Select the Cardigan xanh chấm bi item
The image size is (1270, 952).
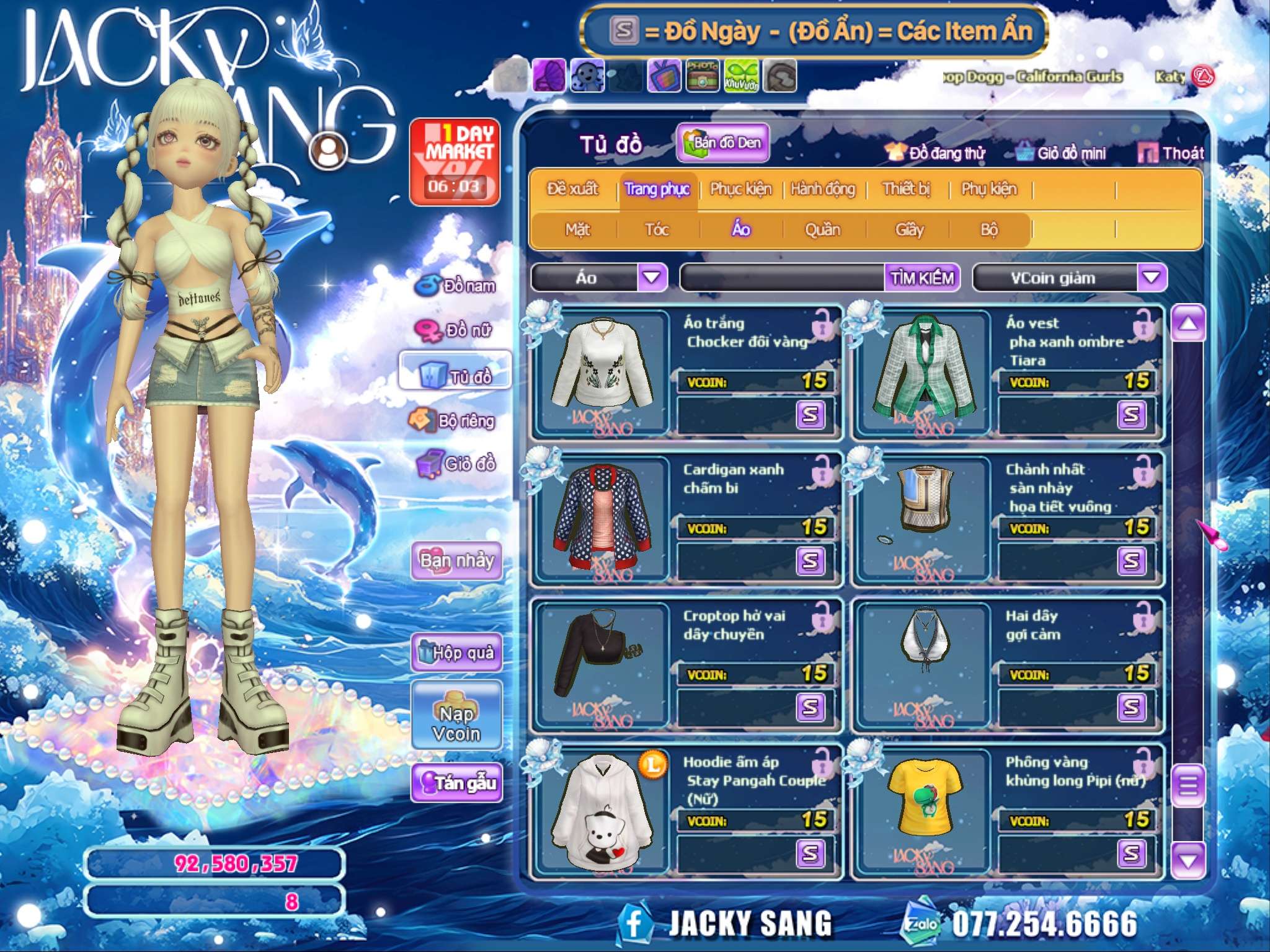603,518
